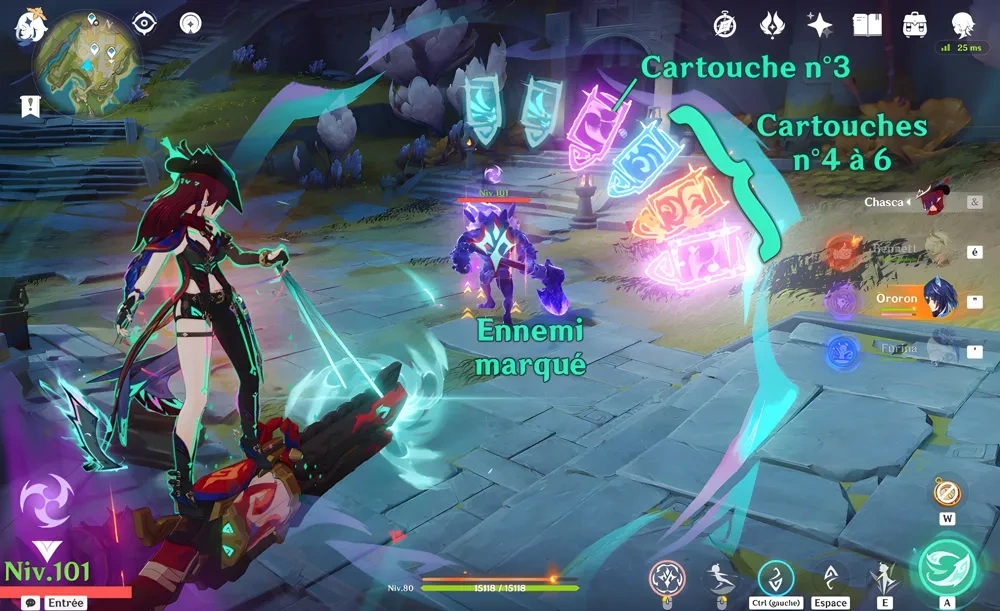Activate the glowing green elemental burst
The image size is (1000, 611).
946,567
